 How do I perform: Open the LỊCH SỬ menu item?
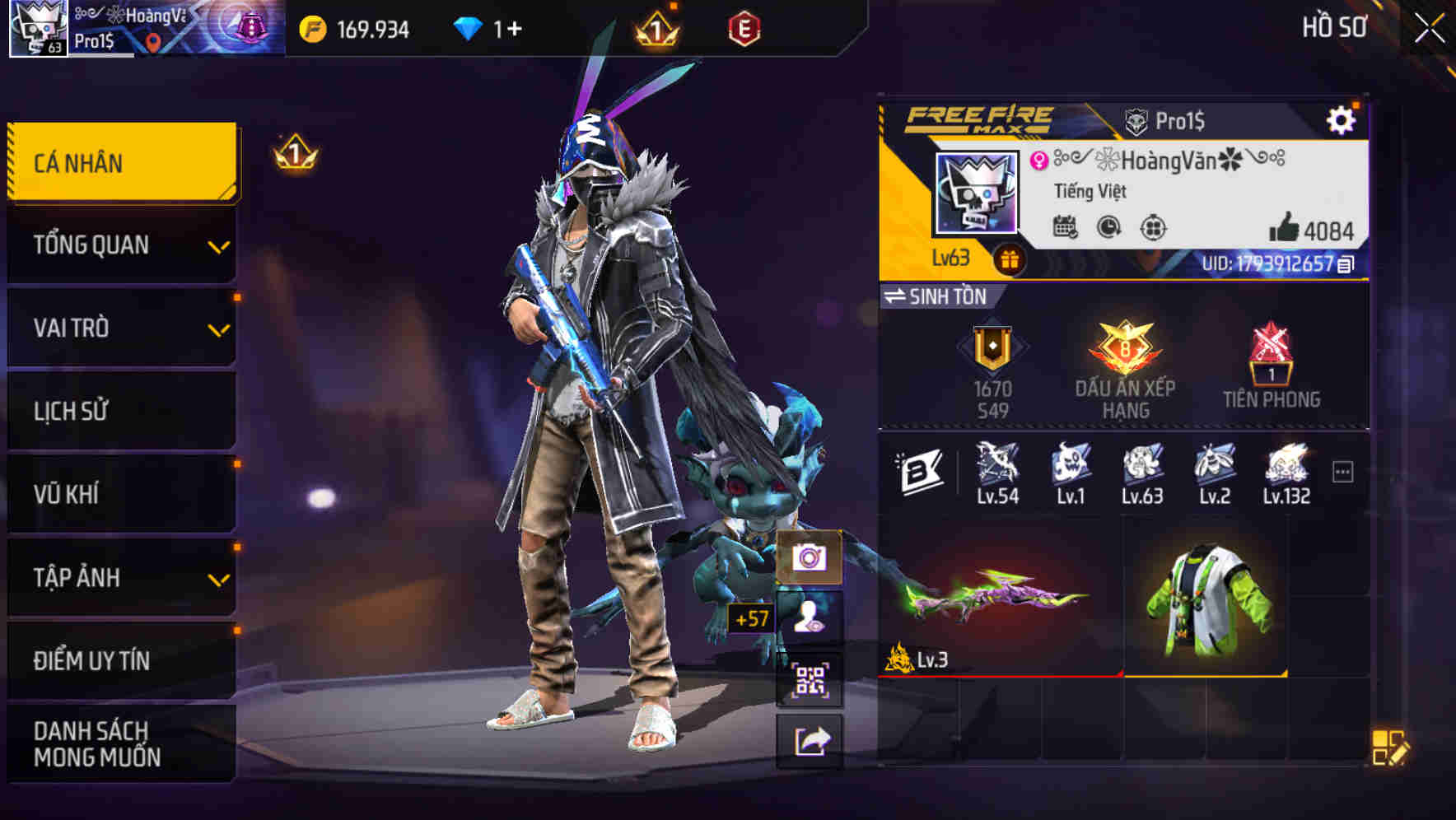click(120, 411)
